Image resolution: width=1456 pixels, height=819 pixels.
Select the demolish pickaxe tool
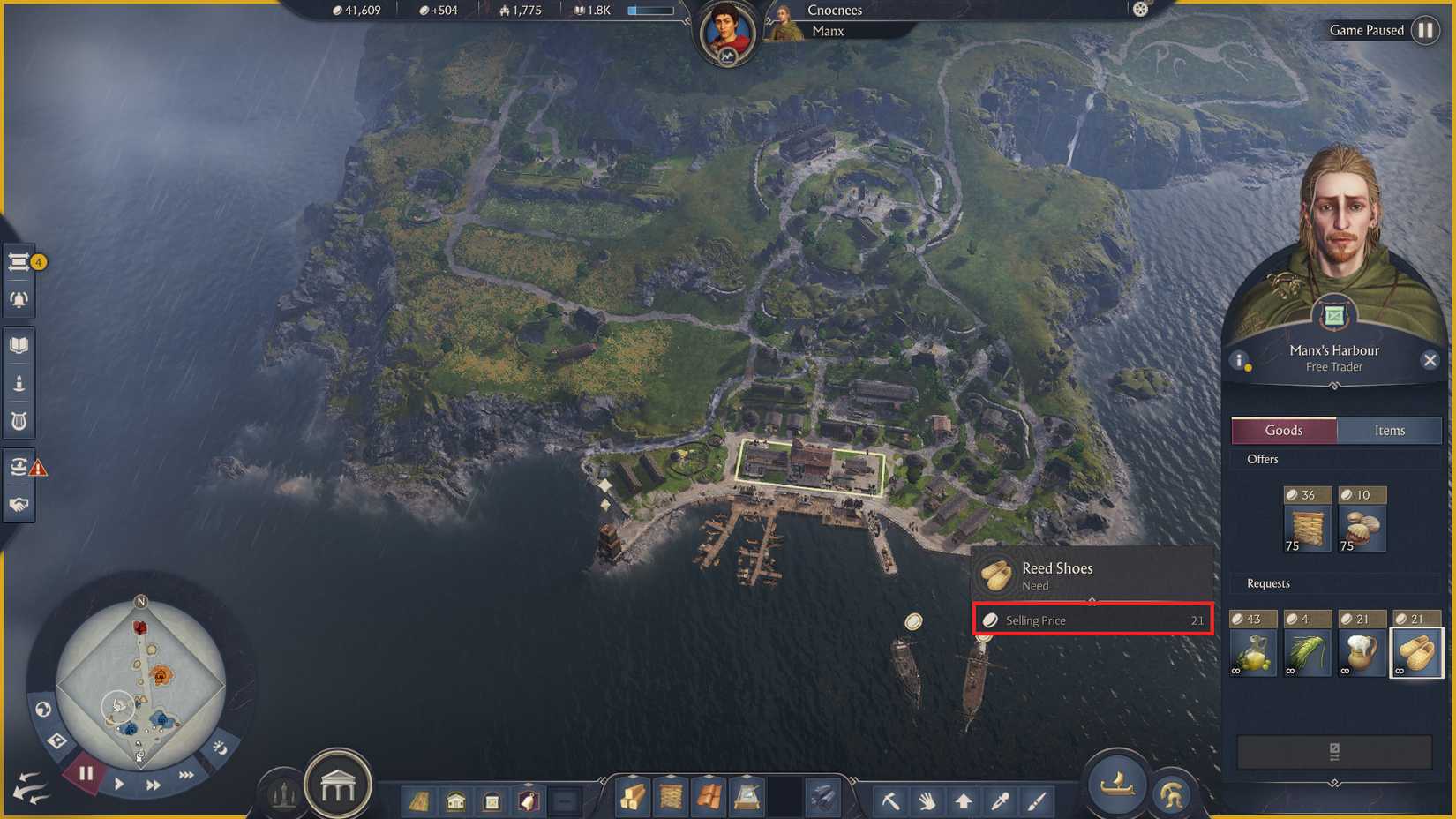(893, 801)
